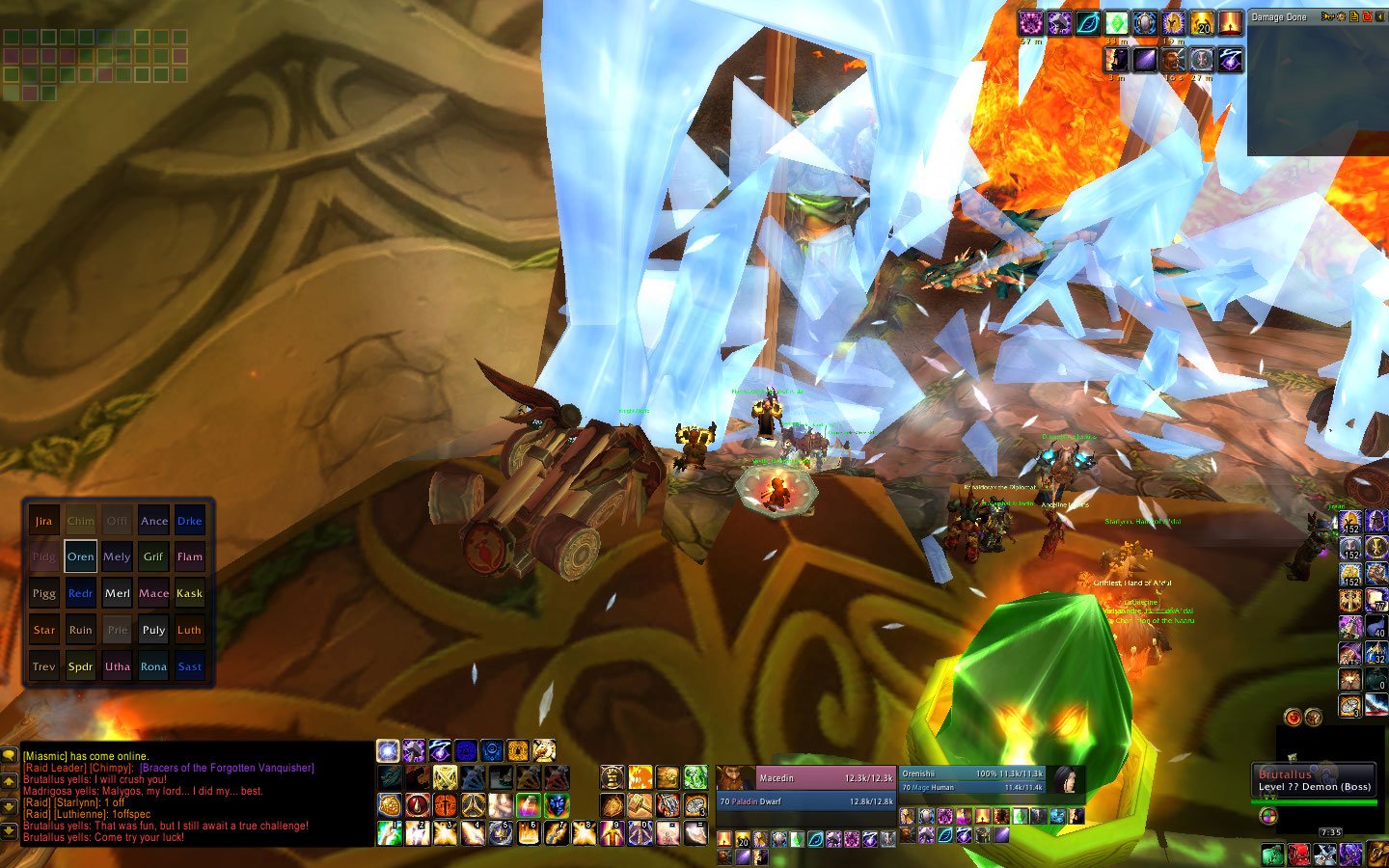The width and height of the screenshot is (1389, 868).
Task: Reset the damage meter with the red icon
Action: coord(1367,16)
